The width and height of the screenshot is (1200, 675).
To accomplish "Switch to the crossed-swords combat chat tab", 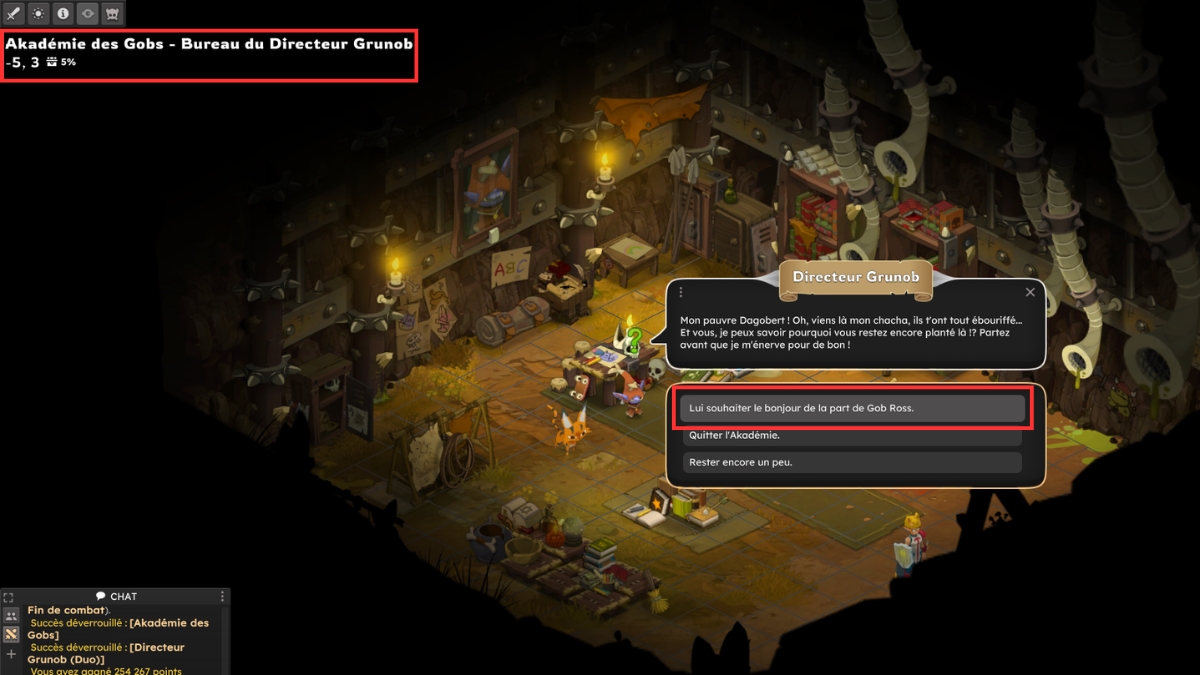I will click(11, 635).
